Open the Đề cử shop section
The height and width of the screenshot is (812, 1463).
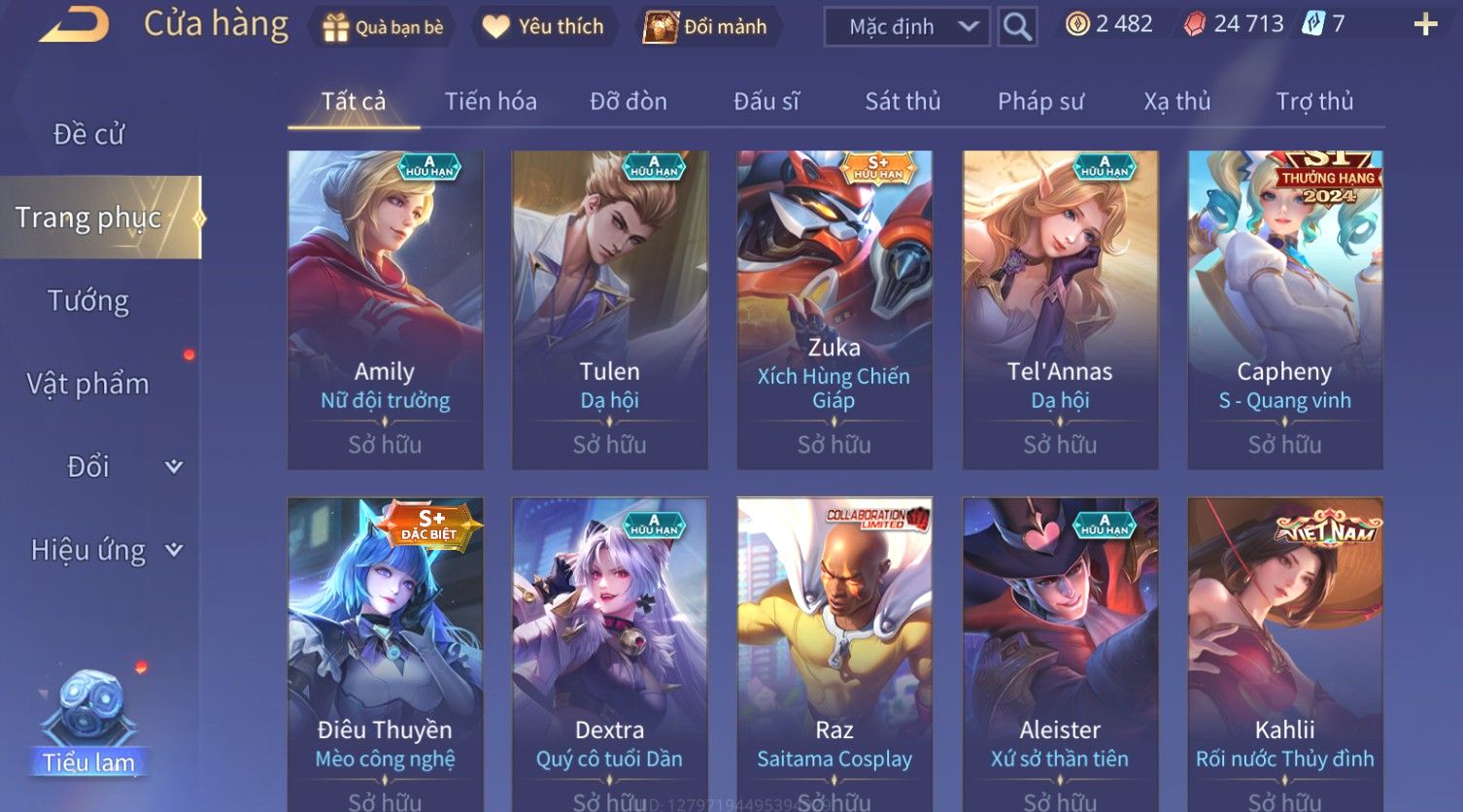(x=88, y=134)
